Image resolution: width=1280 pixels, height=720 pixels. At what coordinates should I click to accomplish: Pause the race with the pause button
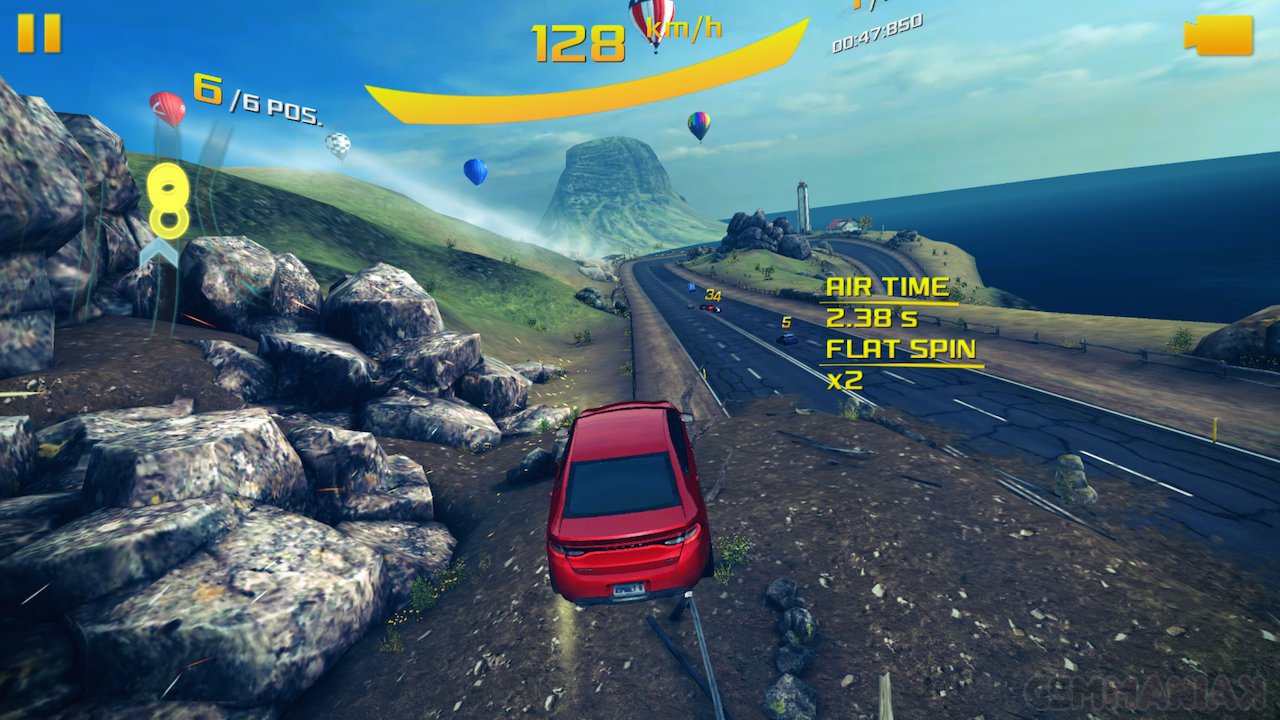[39, 33]
